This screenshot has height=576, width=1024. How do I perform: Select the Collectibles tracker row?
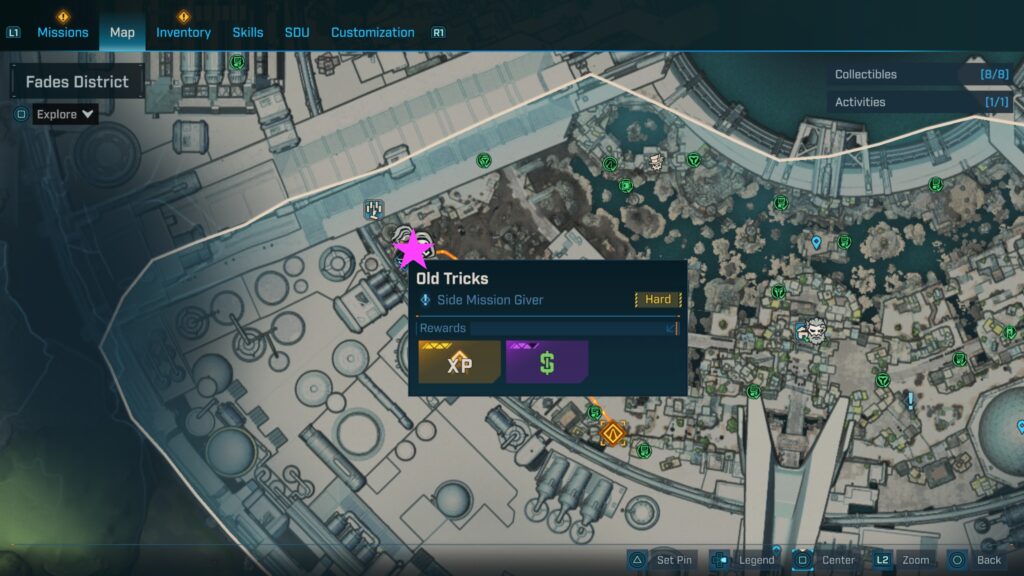(920, 74)
